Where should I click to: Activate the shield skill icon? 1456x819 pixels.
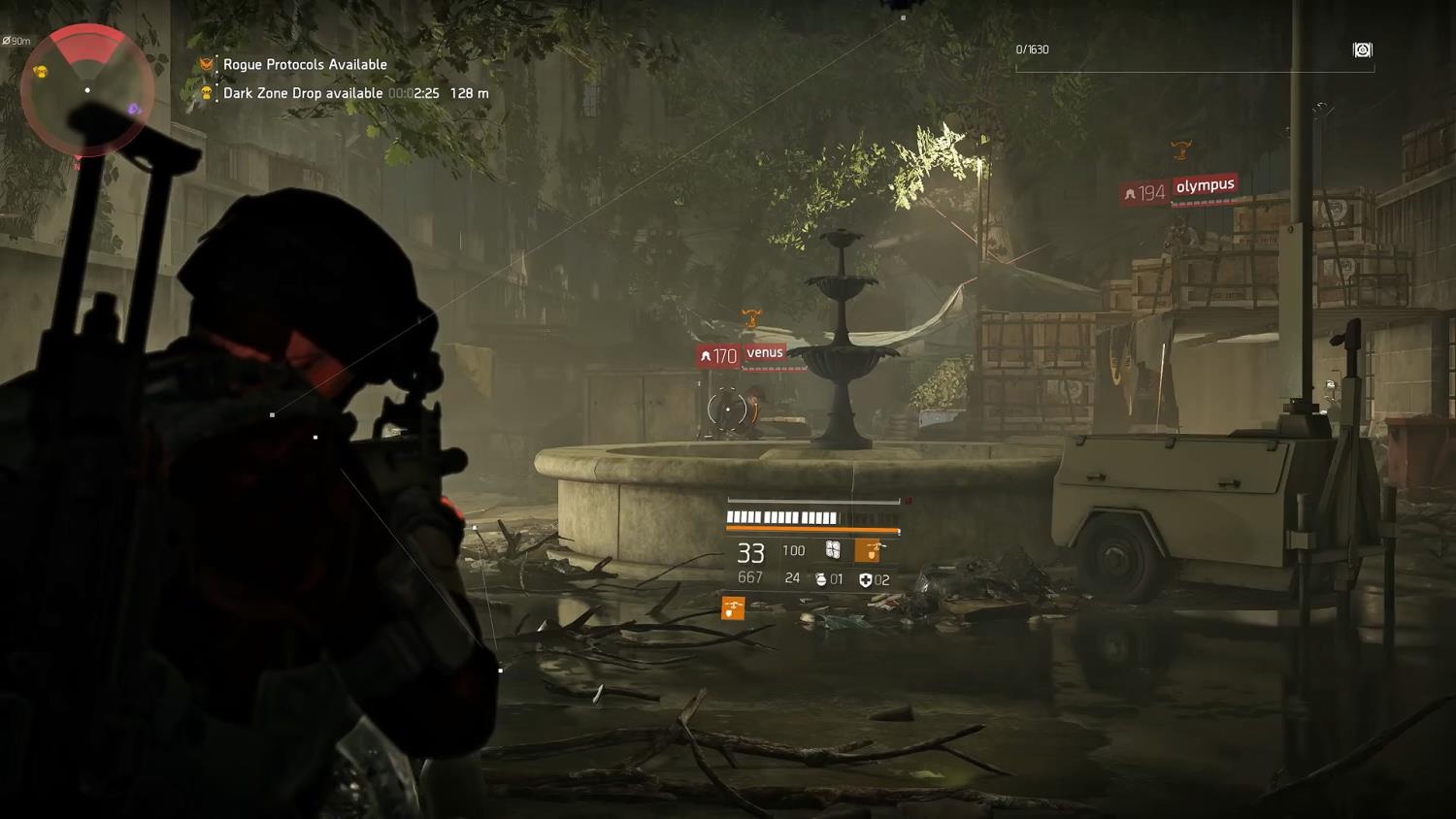[x=833, y=550]
